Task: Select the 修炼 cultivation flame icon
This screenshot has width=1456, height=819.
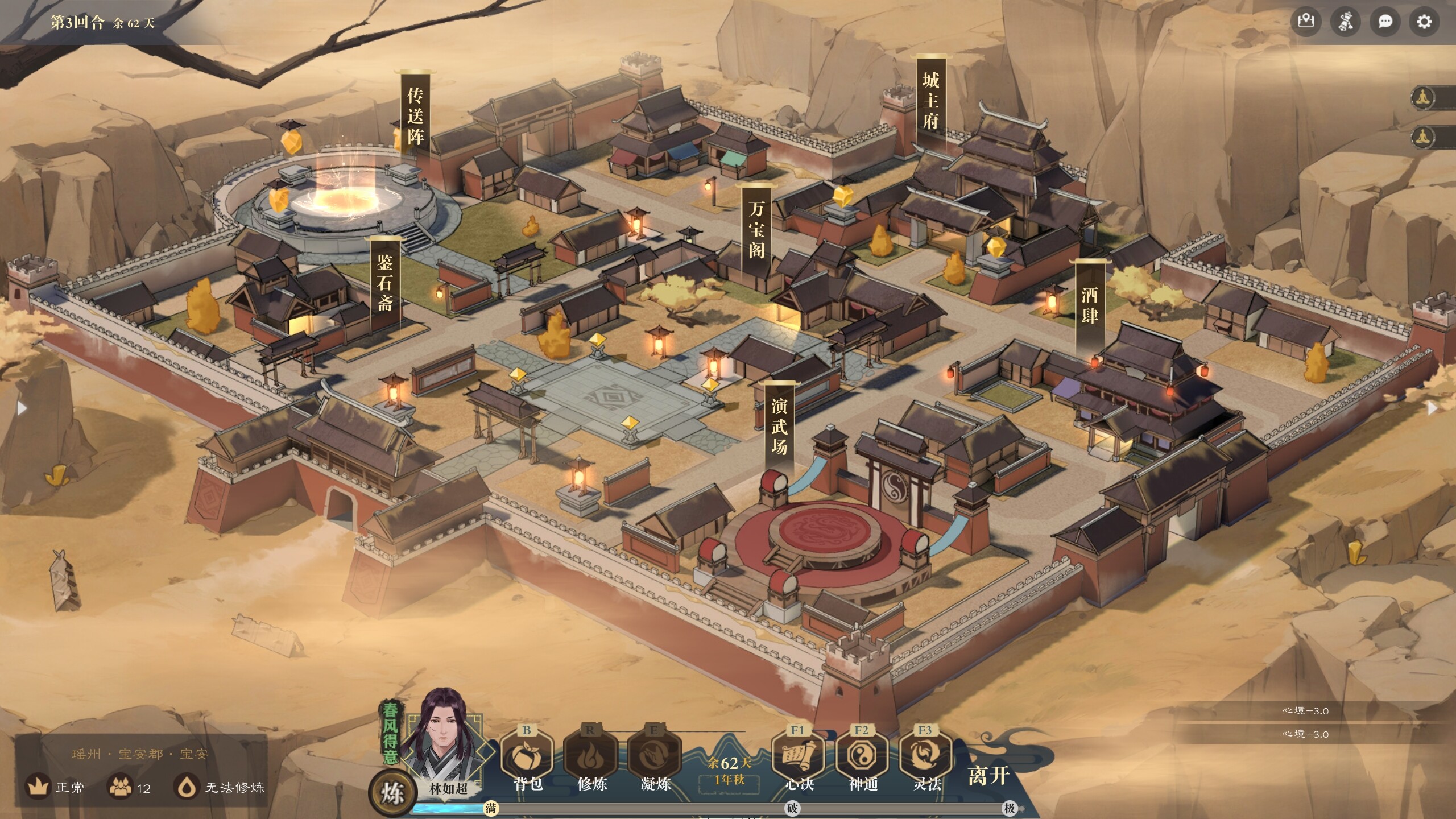Action: pos(591,756)
